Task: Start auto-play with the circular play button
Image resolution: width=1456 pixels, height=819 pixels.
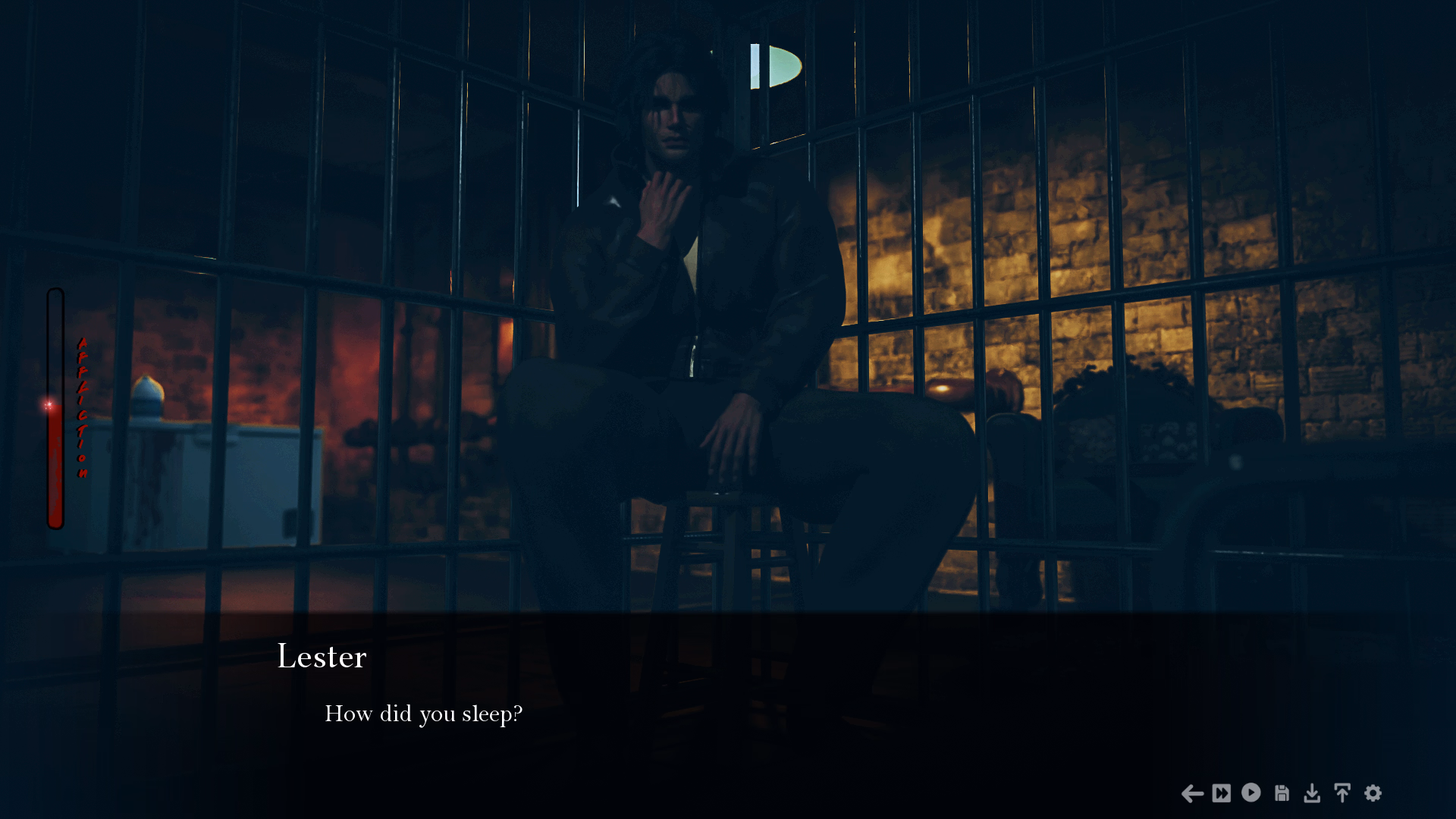Action: [1251, 792]
